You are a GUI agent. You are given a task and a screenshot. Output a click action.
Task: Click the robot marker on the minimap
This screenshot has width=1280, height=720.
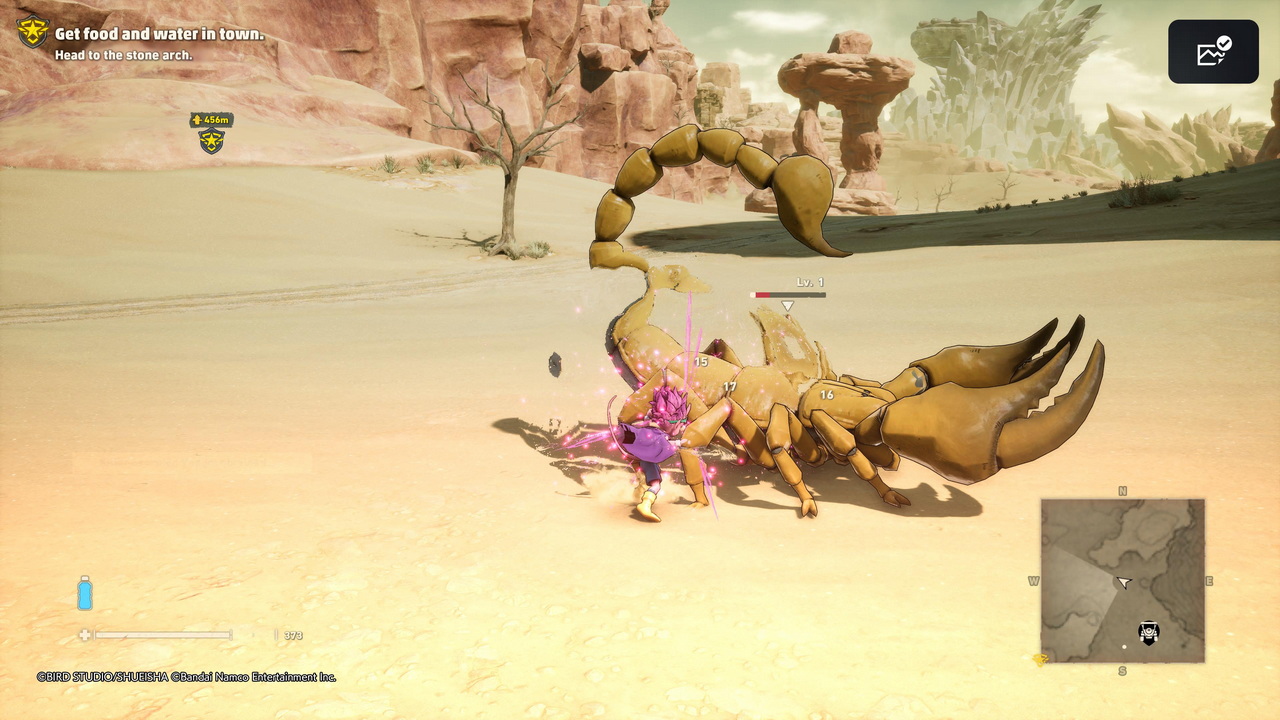[x=1149, y=632]
